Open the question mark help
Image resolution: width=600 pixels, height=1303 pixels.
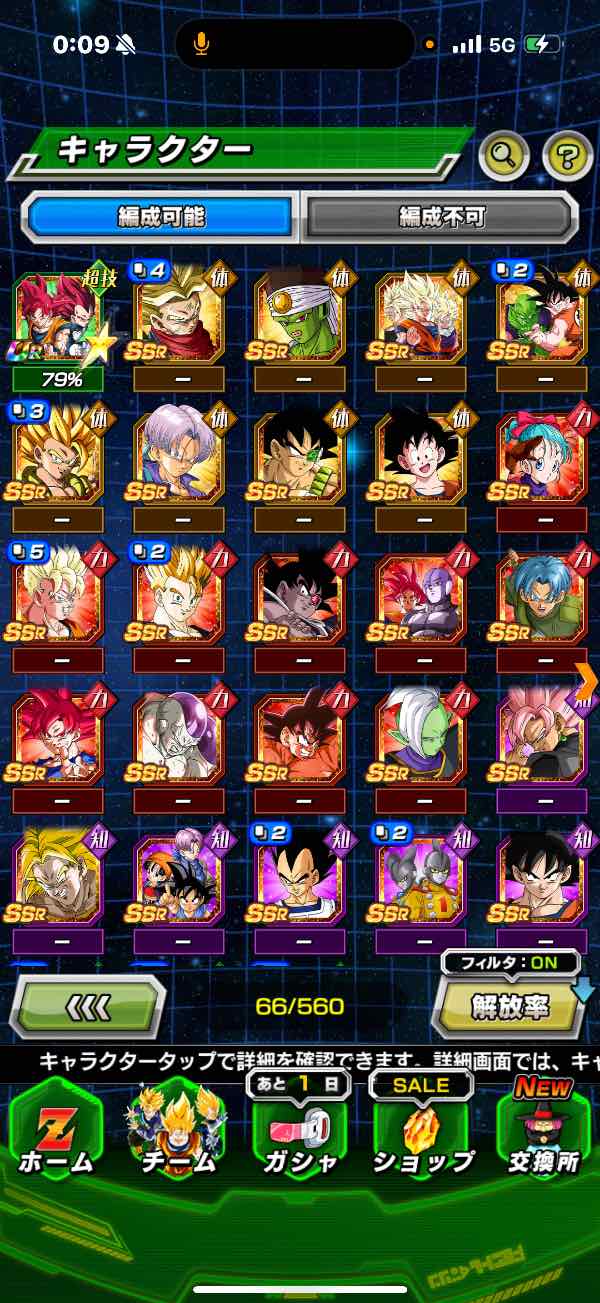tap(566, 153)
